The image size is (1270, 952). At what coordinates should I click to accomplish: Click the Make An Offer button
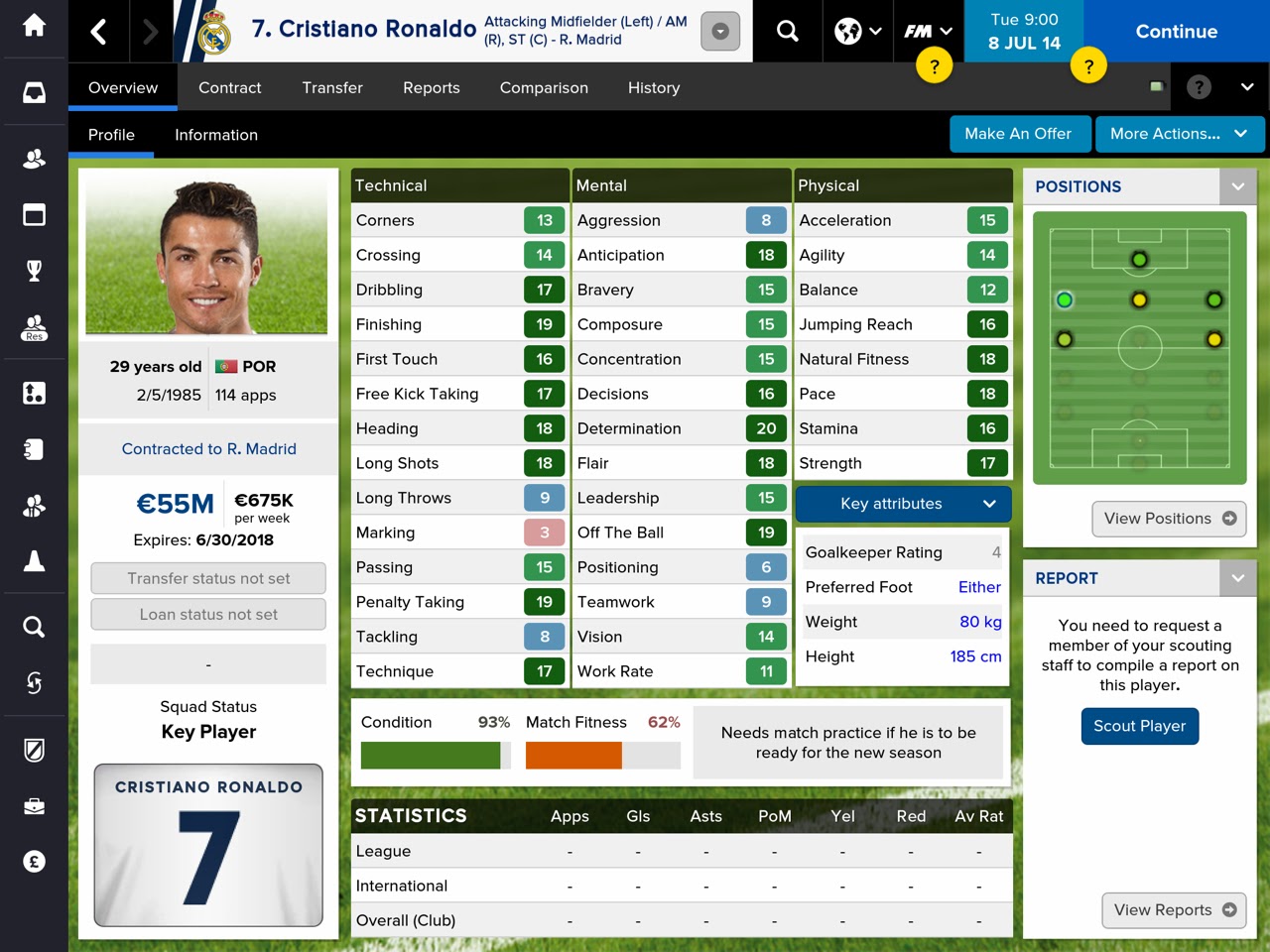tap(1020, 134)
